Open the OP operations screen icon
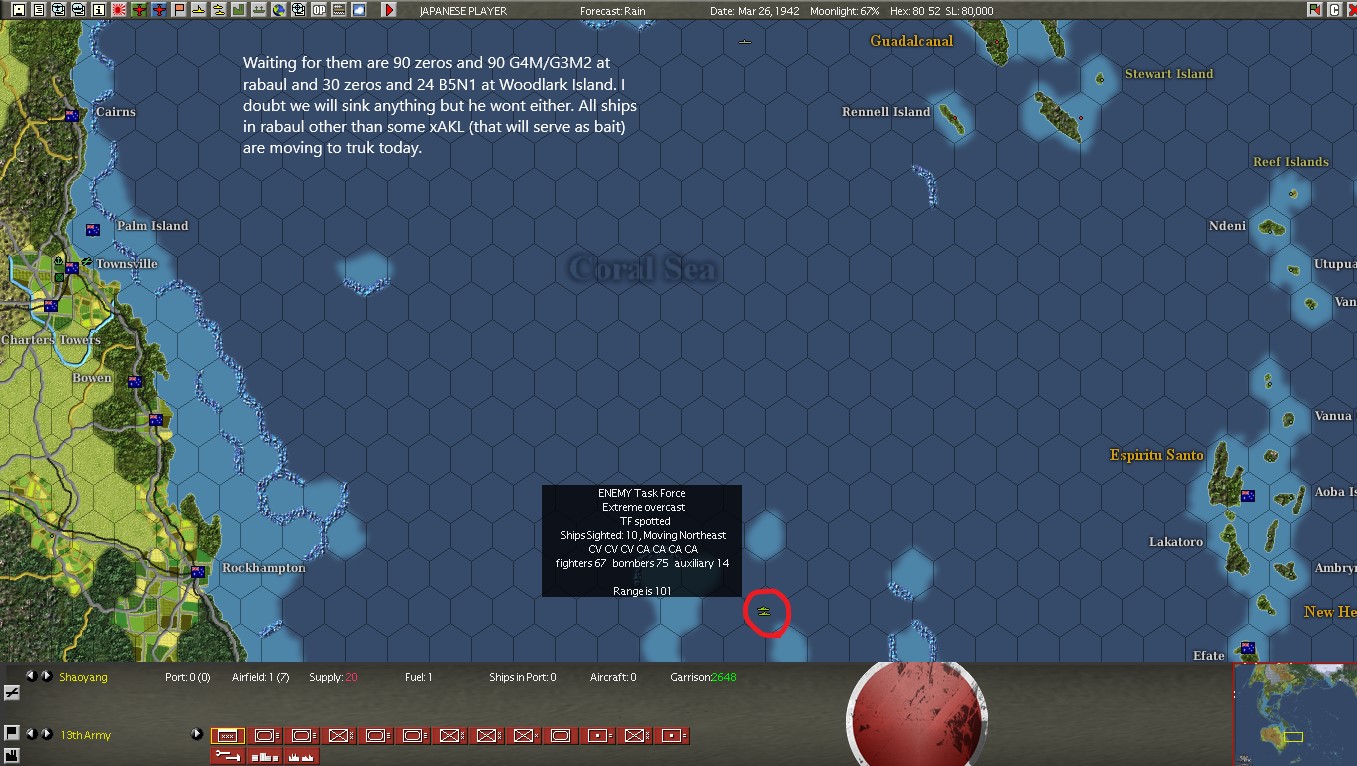Screen dimensions: 1357x766 pos(320,10)
